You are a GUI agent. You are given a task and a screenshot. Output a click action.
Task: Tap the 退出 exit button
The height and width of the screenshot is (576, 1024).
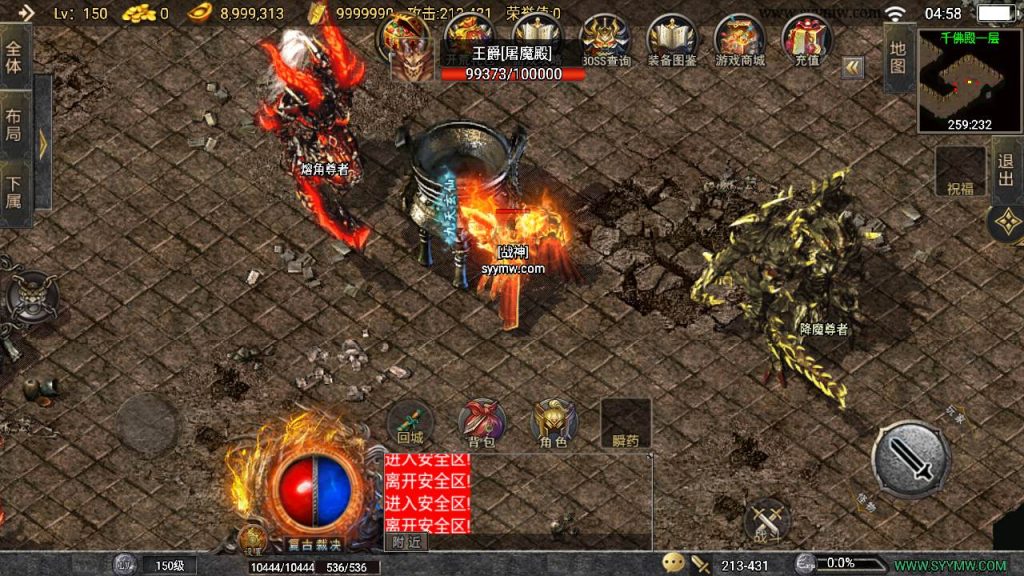1006,171
